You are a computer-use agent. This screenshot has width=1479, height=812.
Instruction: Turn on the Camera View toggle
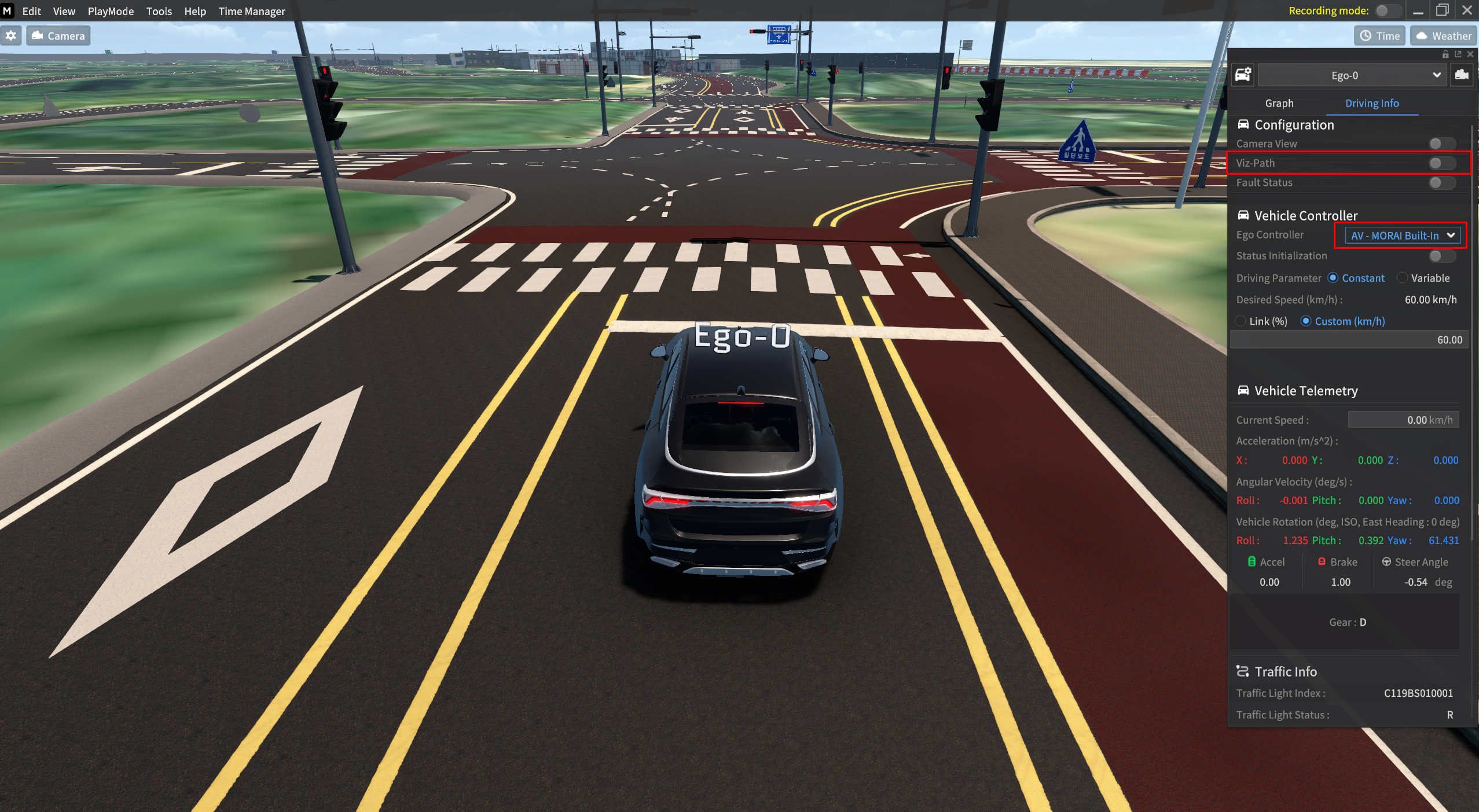(x=1440, y=144)
